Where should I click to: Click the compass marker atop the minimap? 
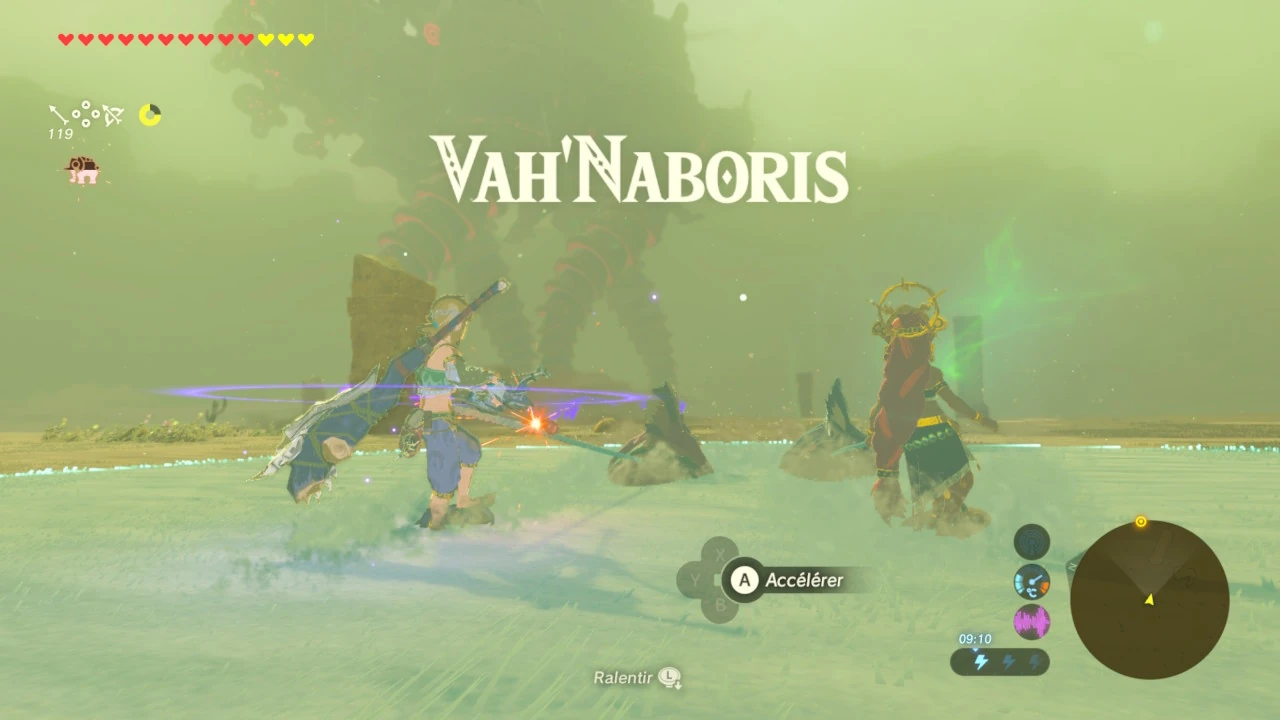pos(1140,521)
